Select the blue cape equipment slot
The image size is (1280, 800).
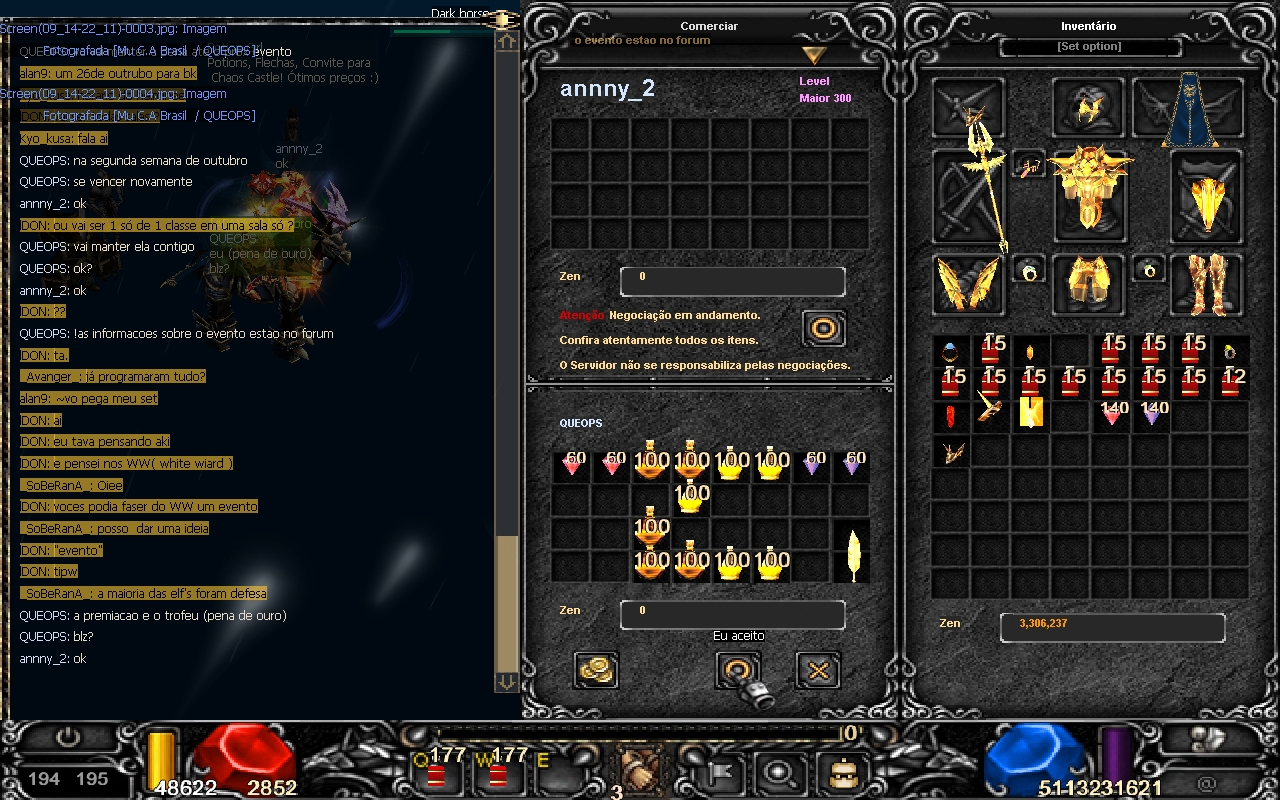1188,108
